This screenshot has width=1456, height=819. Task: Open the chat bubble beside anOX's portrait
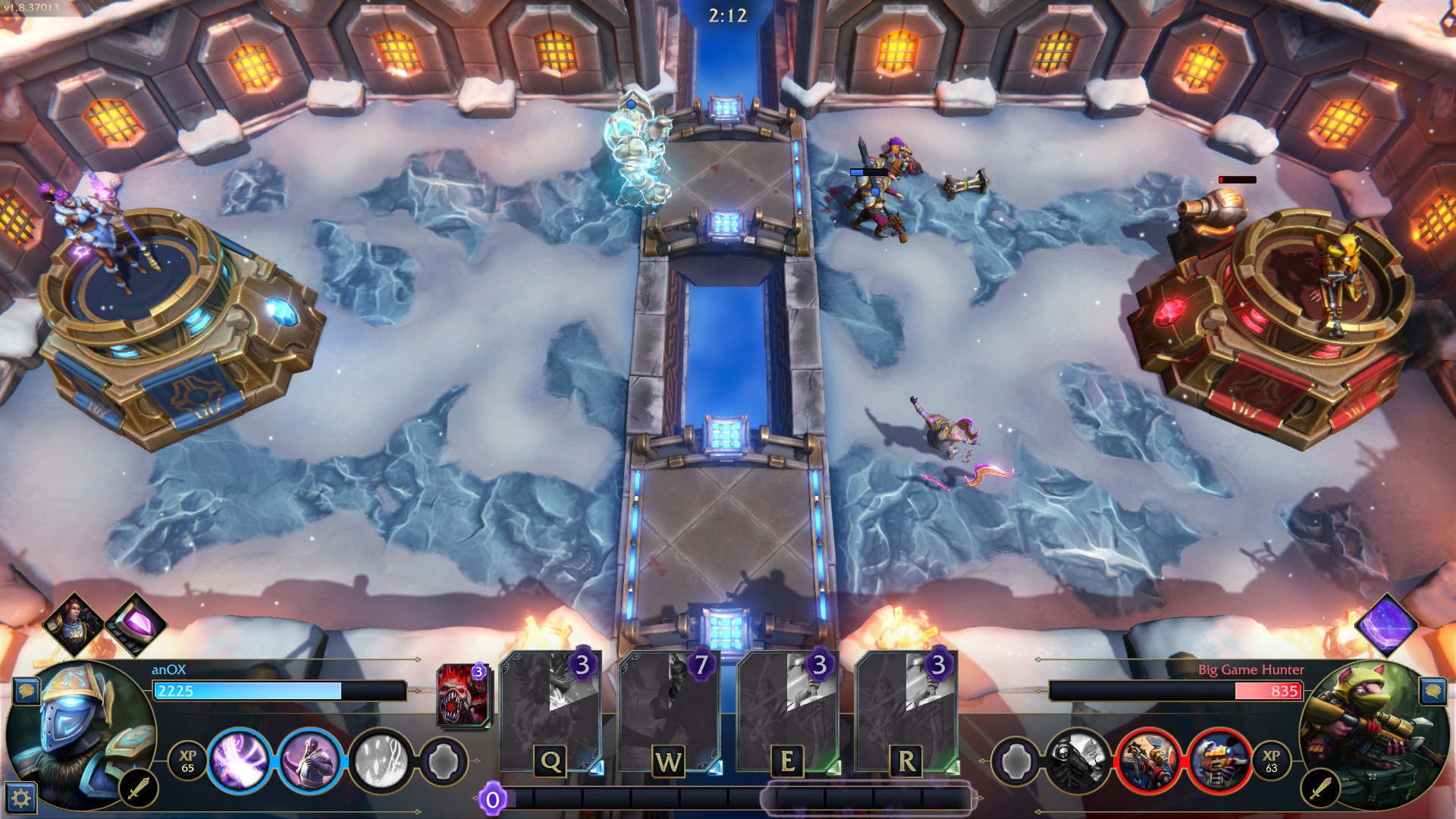click(x=27, y=691)
